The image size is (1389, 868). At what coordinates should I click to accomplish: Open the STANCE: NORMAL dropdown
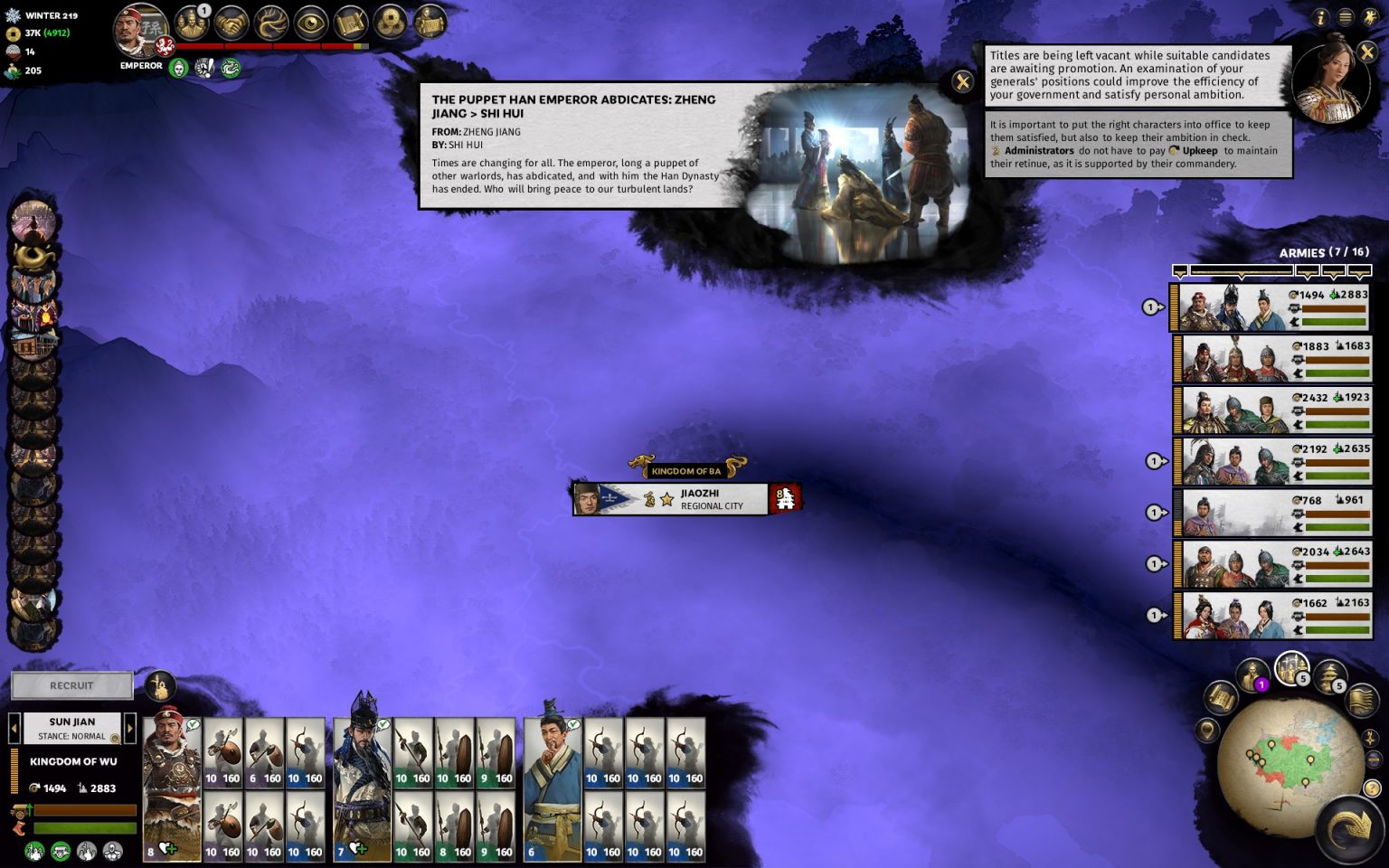click(x=72, y=736)
